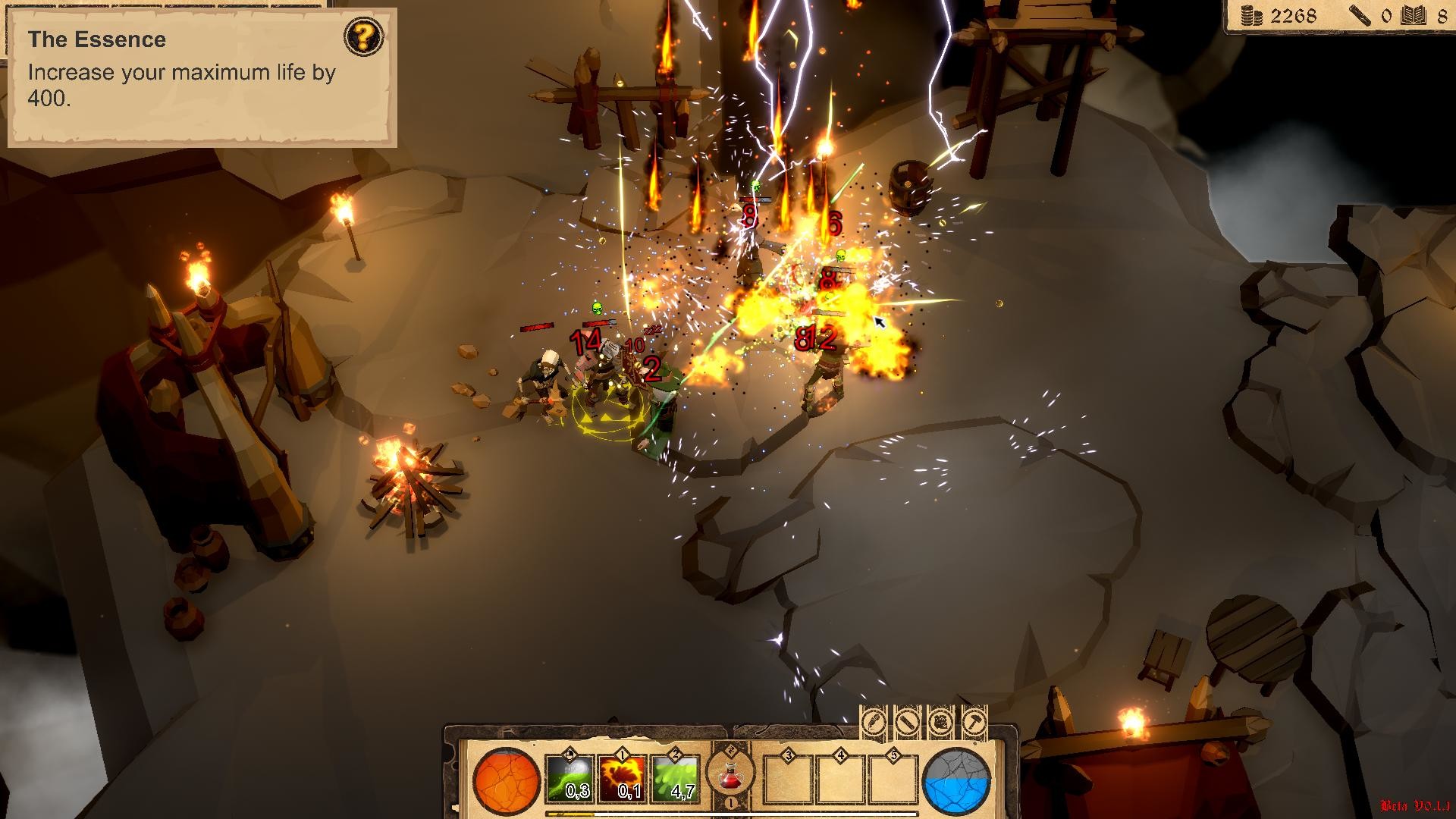Viewport: 1456px width, 819px height.
Task: Open the weapon/sword menu icon
Action: (x=906, y=722)
